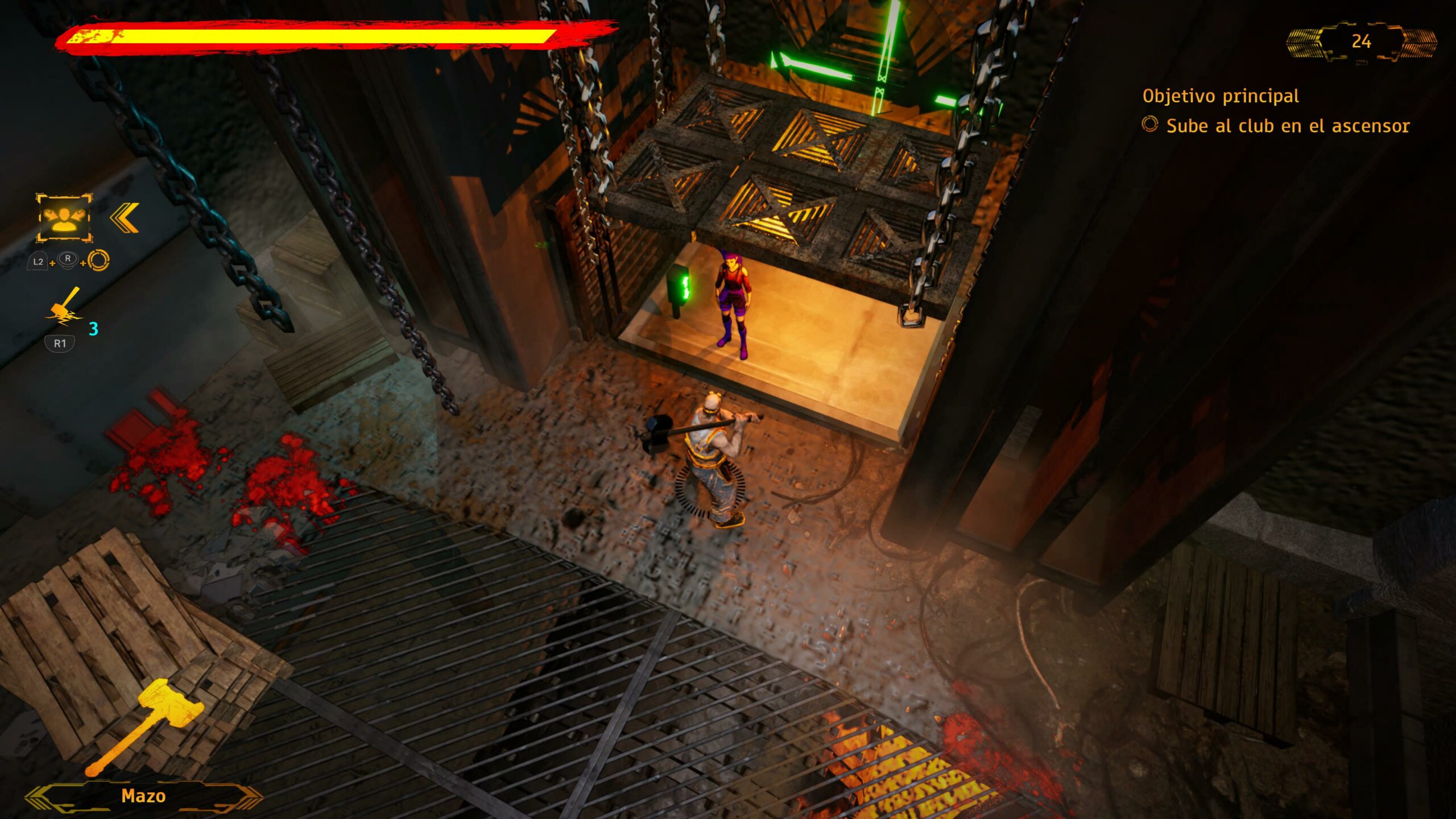Activate the hammer smash special ability
The height and width of the screenshot is (819, 1456).
point(64,308)
